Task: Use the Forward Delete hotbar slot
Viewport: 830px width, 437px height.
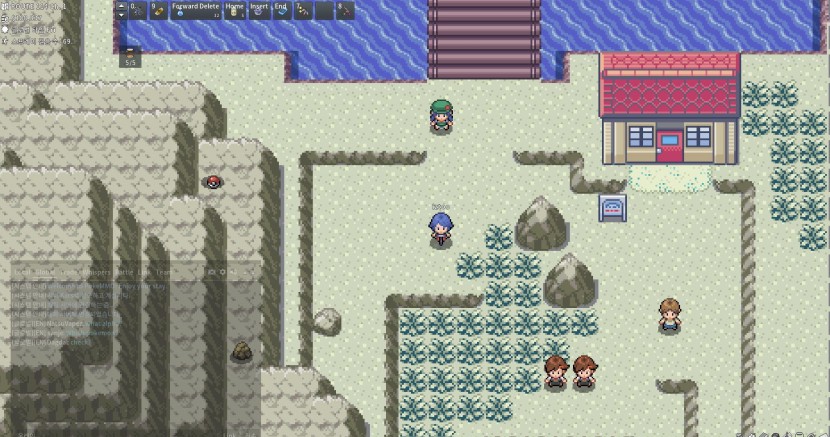Action: point(196,10)
